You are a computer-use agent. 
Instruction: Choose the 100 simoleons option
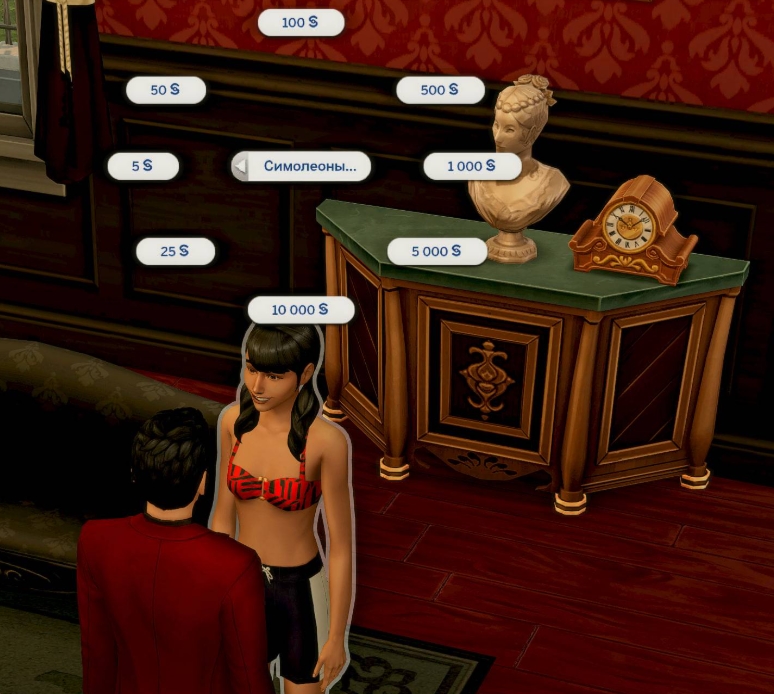(300, 22)
